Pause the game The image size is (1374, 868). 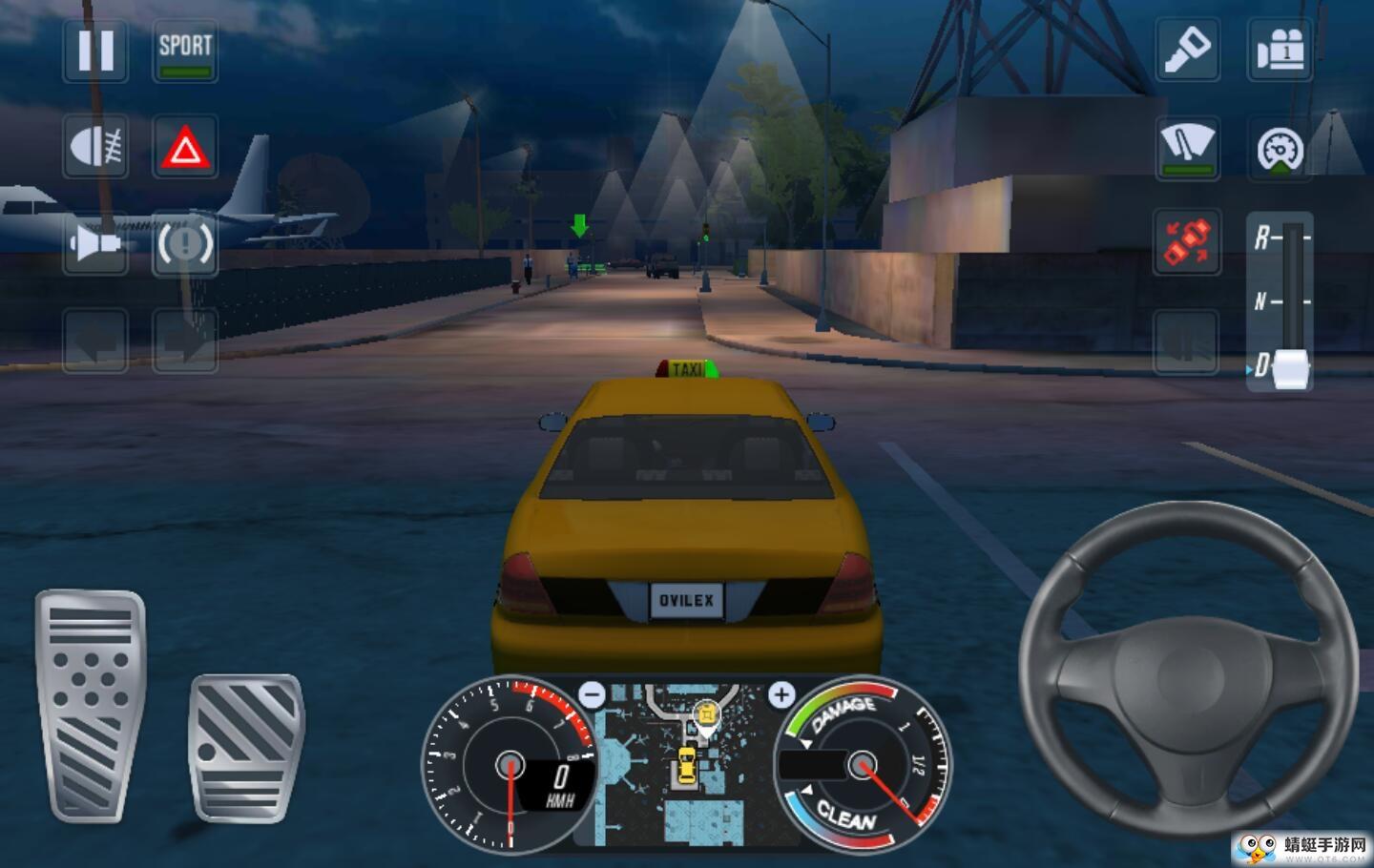coord(95,50)
